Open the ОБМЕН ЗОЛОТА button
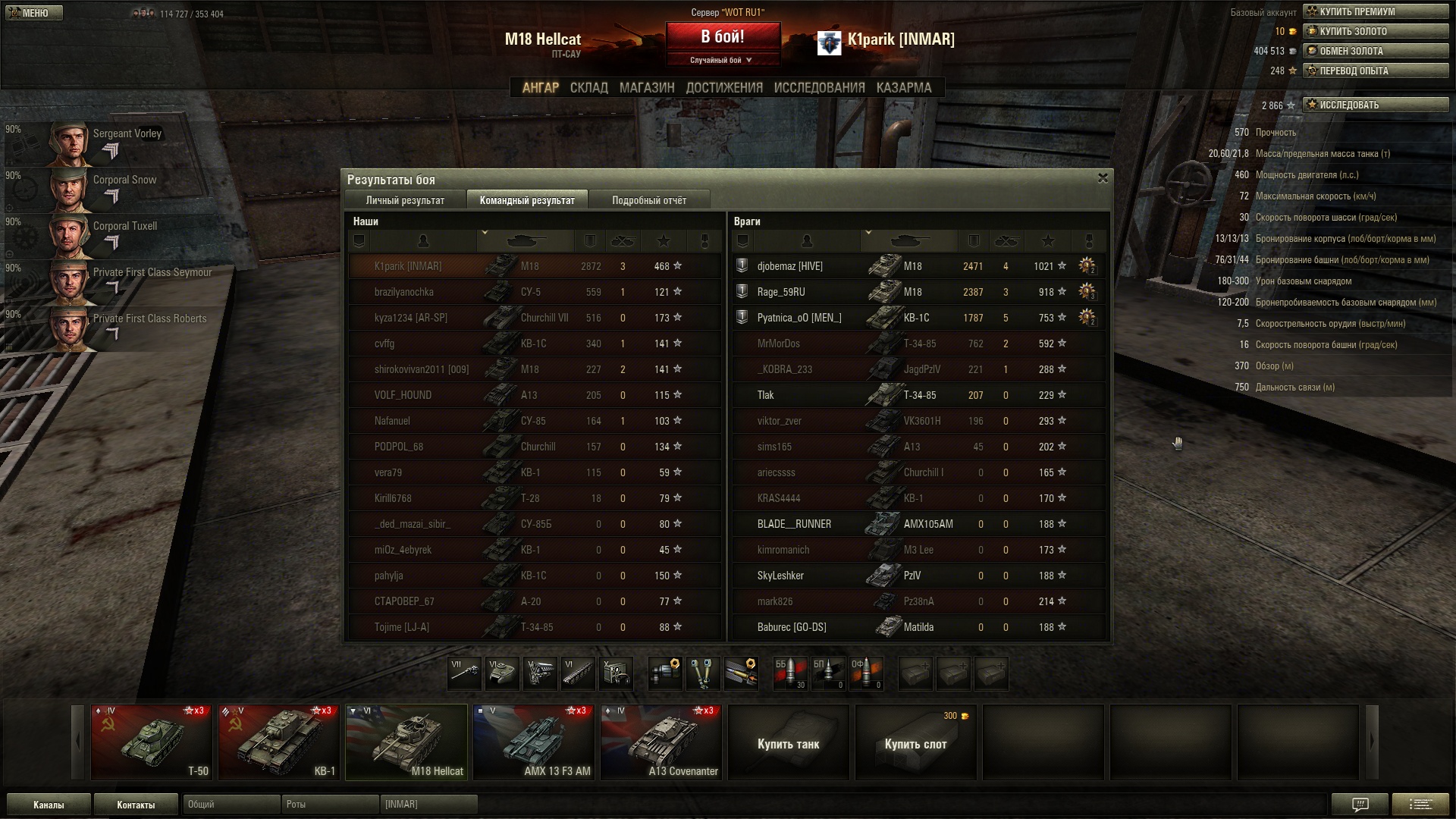This screenshot has height=819, width=1456. (1375, 51)
